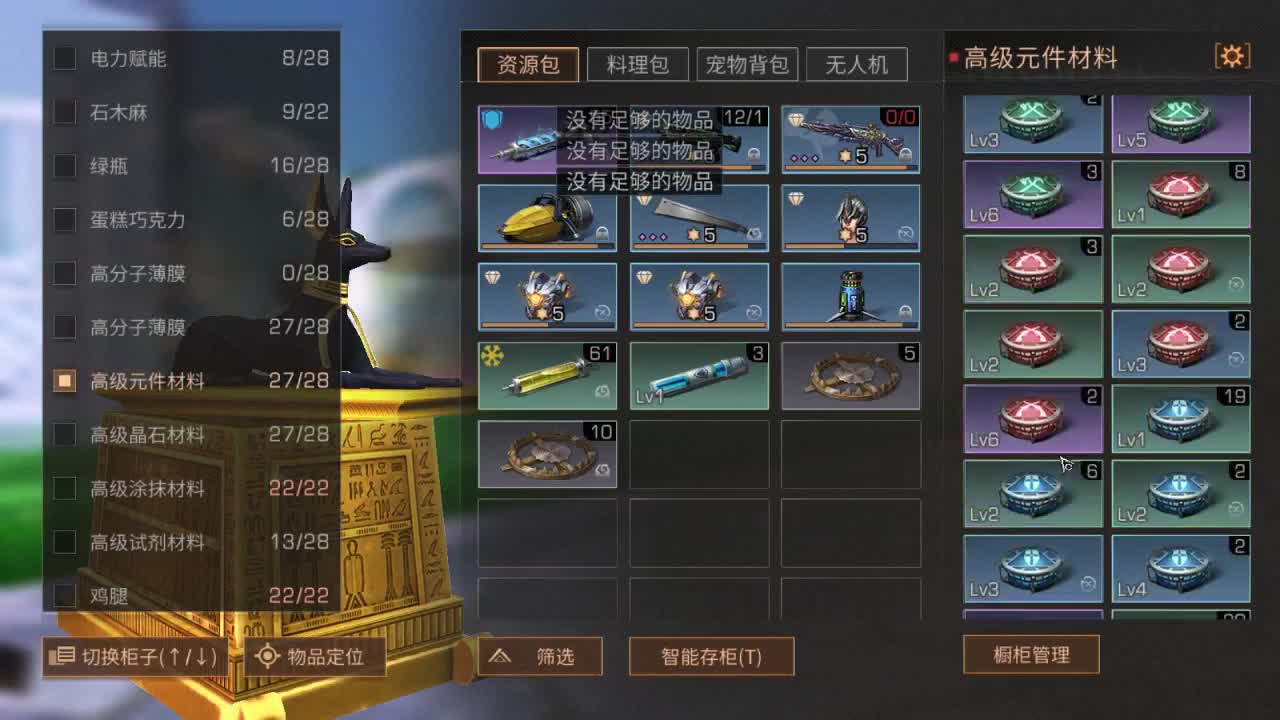Screen dimensions: 1280x720
Task: Click the blue canister device item
Action: pyautogui.click(x=851, y=296)
